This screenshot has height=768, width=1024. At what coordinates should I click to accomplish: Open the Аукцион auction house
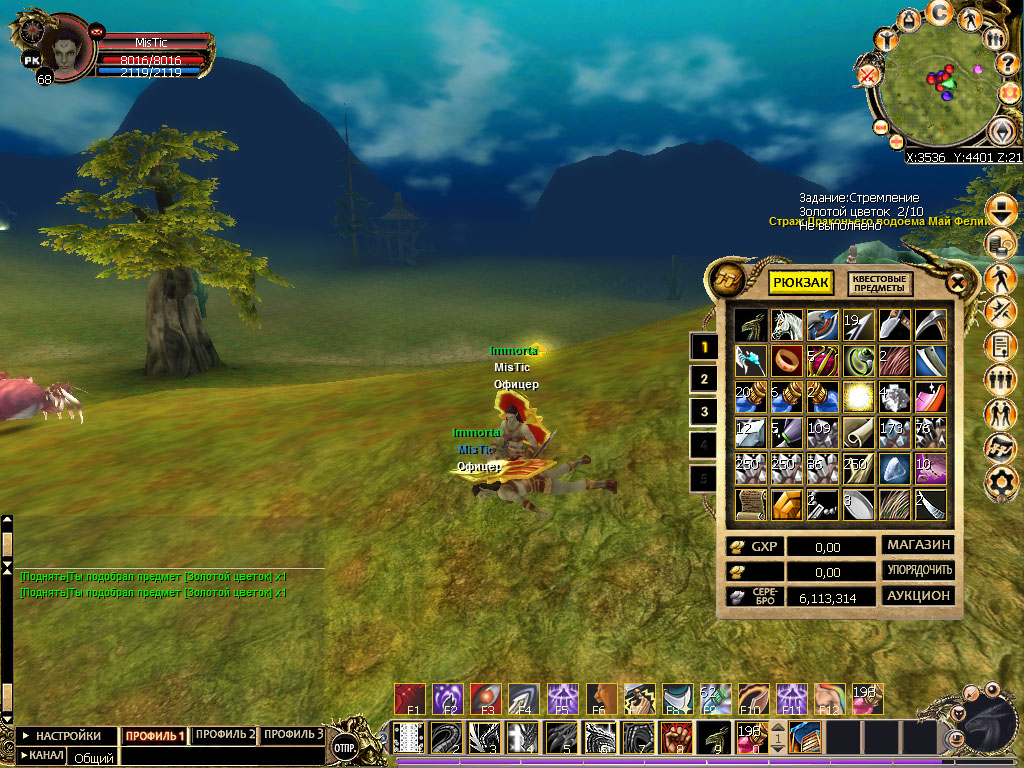pos(917,596)
